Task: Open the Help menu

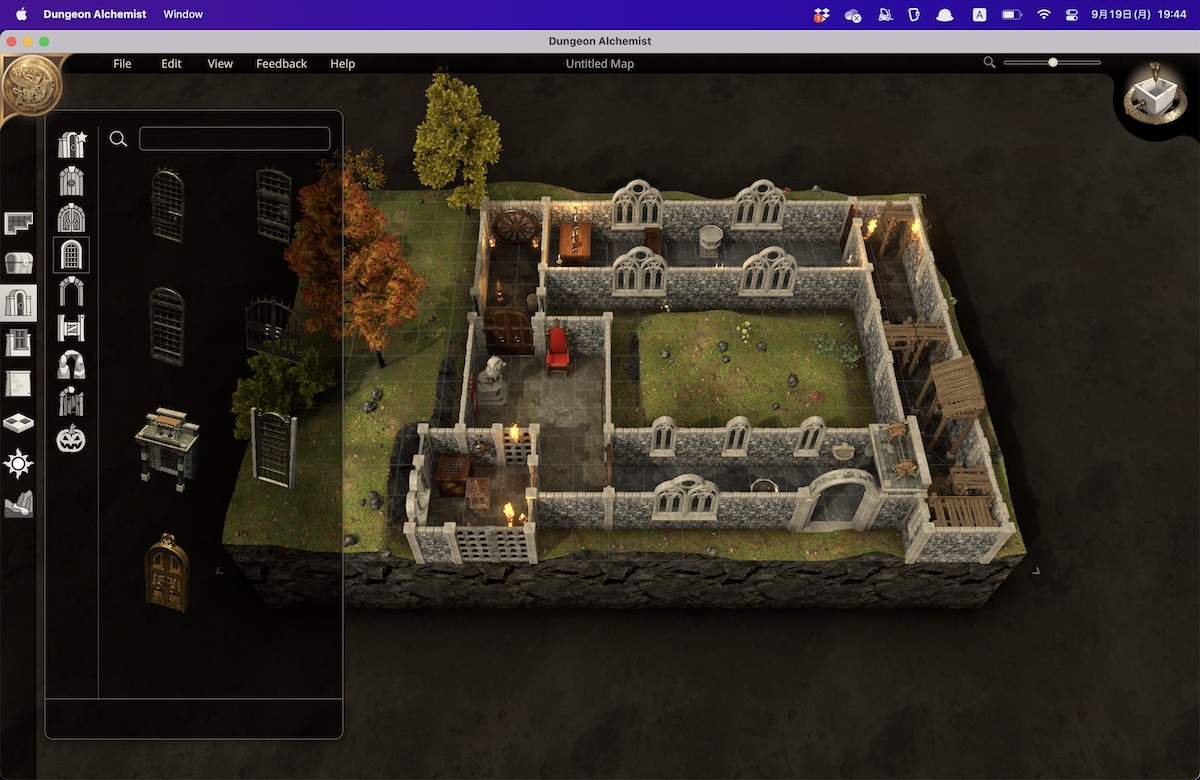Action: point(342,64)
